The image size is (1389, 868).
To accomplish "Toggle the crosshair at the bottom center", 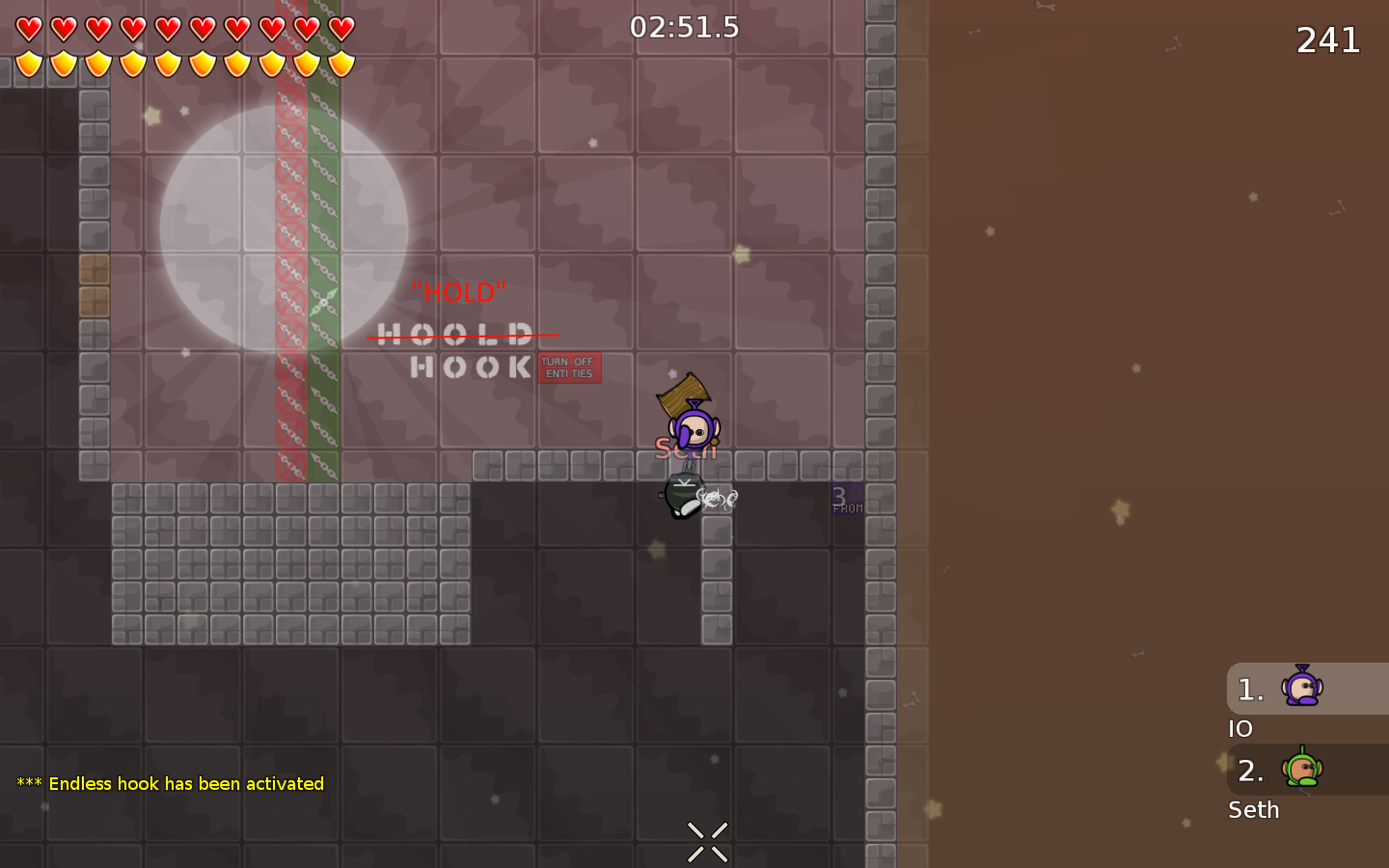I will point(706,840).
